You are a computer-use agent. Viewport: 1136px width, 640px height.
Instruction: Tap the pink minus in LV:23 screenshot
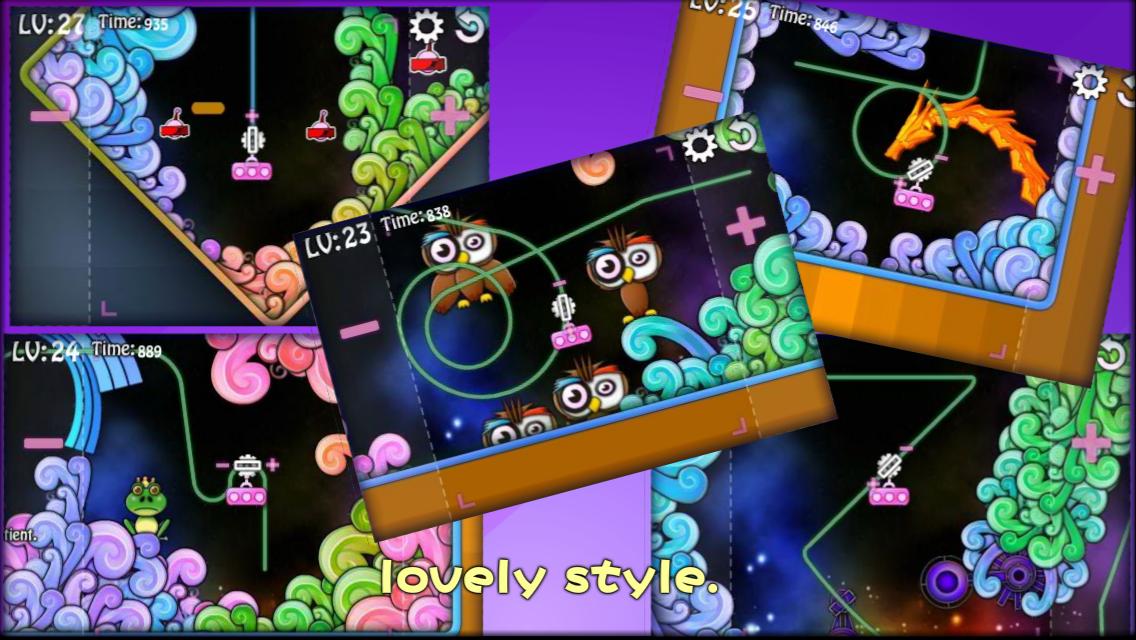tap(360, 328)
